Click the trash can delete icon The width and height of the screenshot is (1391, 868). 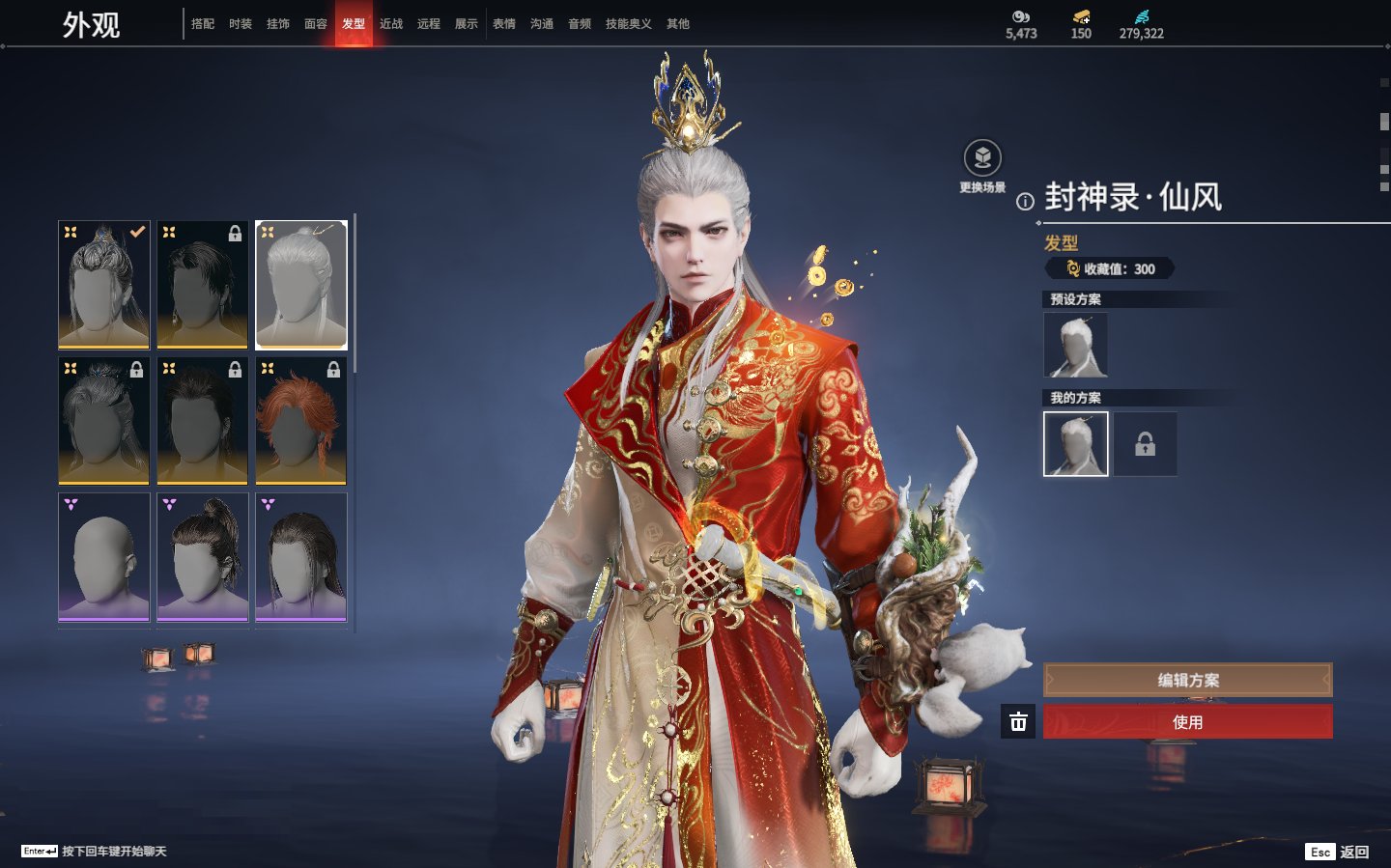(x=1018, y=722)
